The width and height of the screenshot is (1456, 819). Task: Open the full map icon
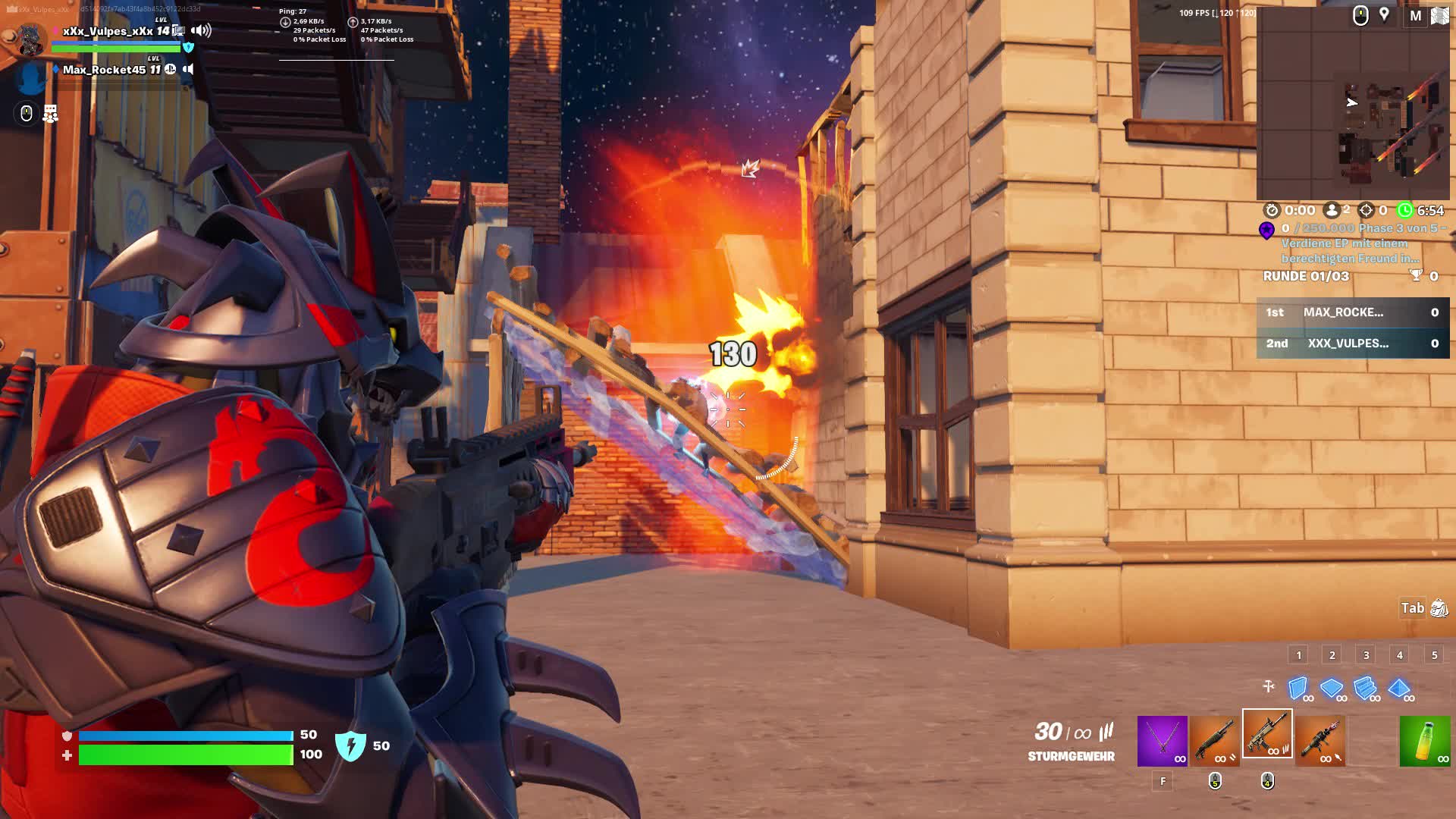pos(1439,16)
